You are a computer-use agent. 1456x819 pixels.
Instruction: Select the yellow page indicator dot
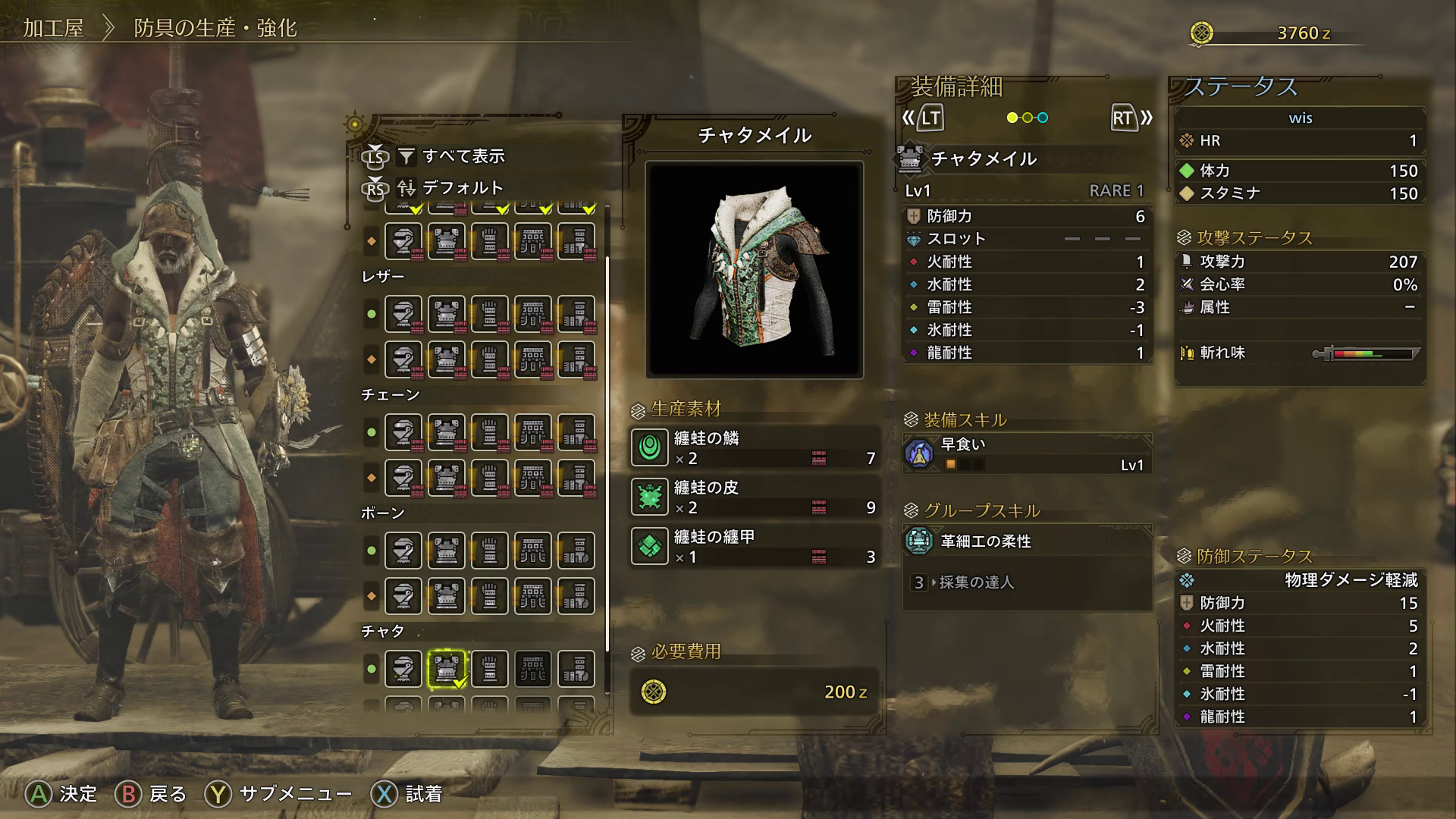1012,118
